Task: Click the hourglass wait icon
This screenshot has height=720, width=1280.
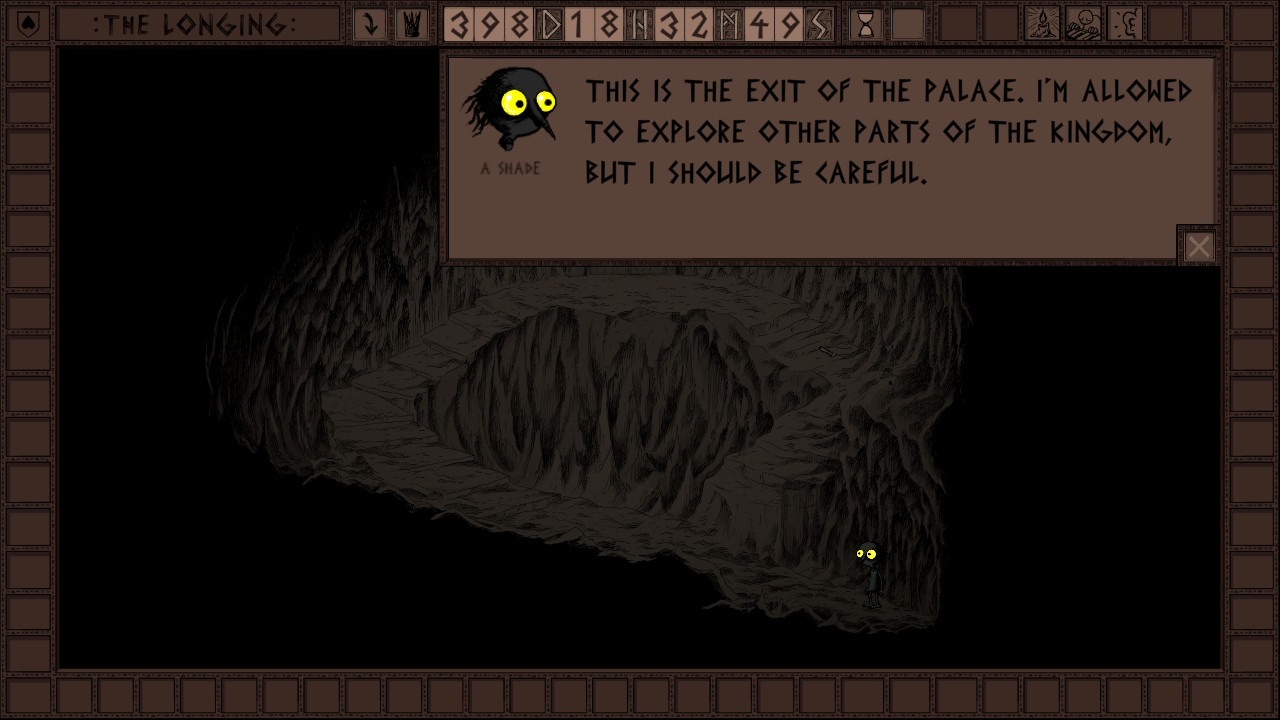Action: (x=866, y=24)
